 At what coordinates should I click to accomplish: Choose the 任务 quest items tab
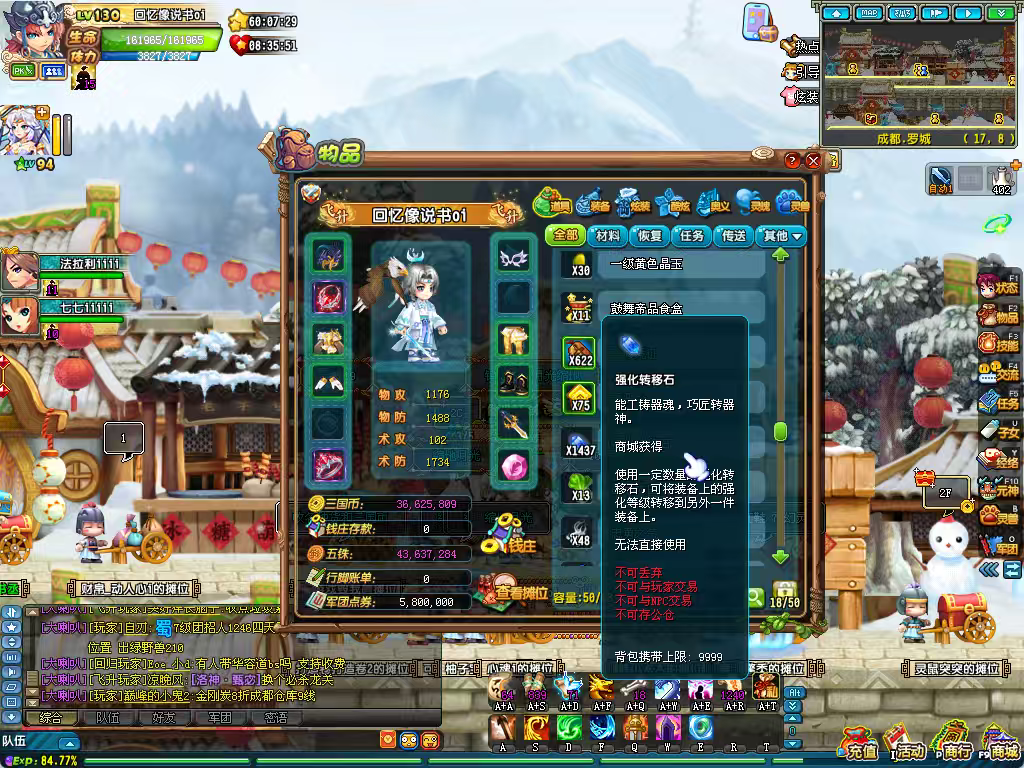pos(692,236)
